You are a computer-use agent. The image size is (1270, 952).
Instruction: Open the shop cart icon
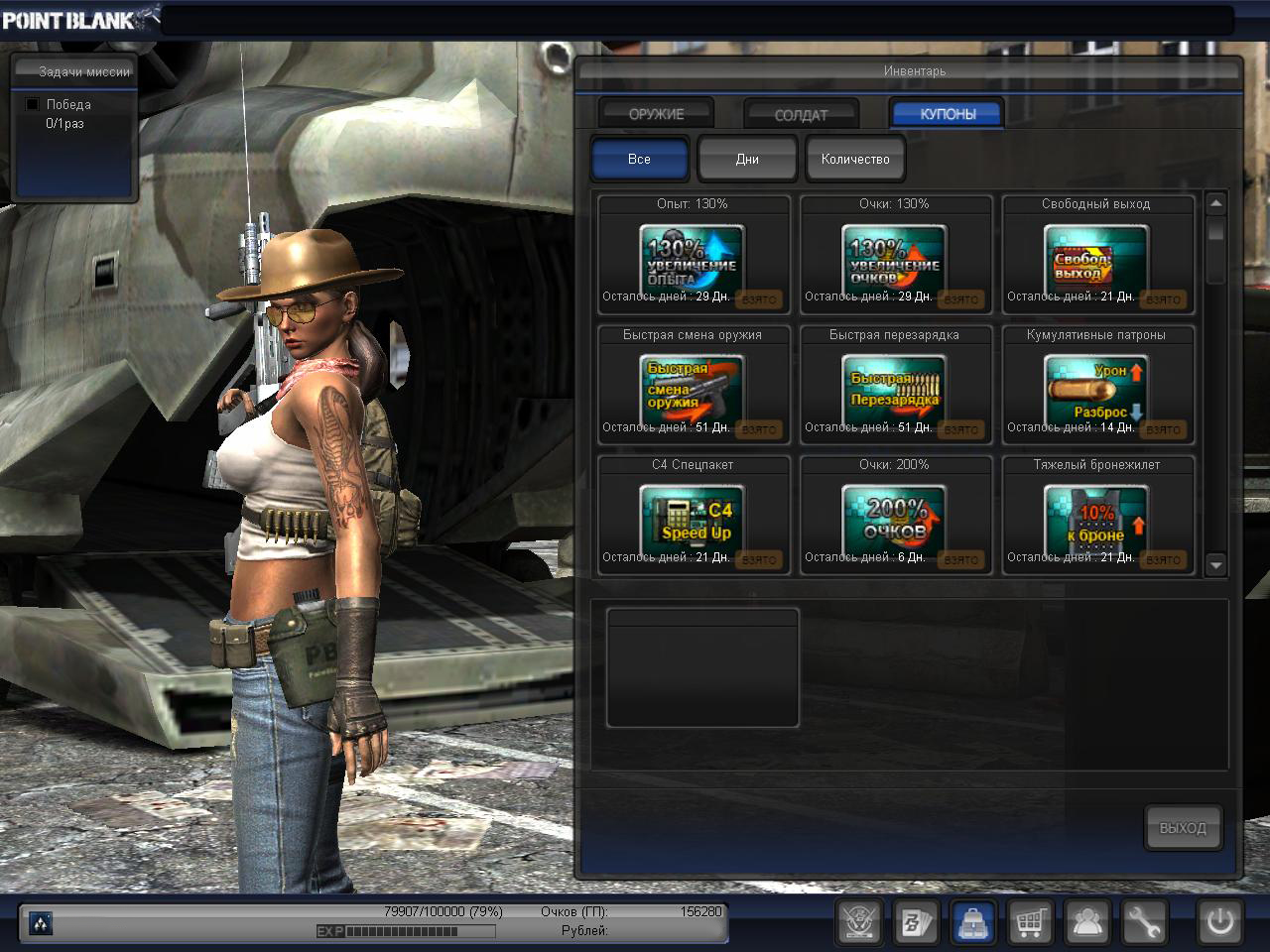[1030, 923]
